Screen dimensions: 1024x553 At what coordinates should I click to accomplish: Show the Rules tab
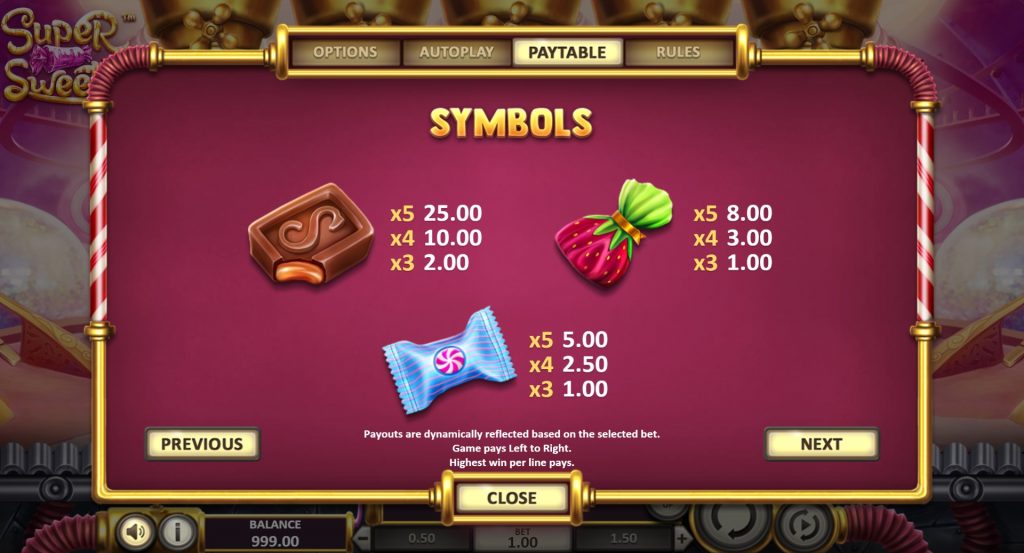click(x=678, y=52)
